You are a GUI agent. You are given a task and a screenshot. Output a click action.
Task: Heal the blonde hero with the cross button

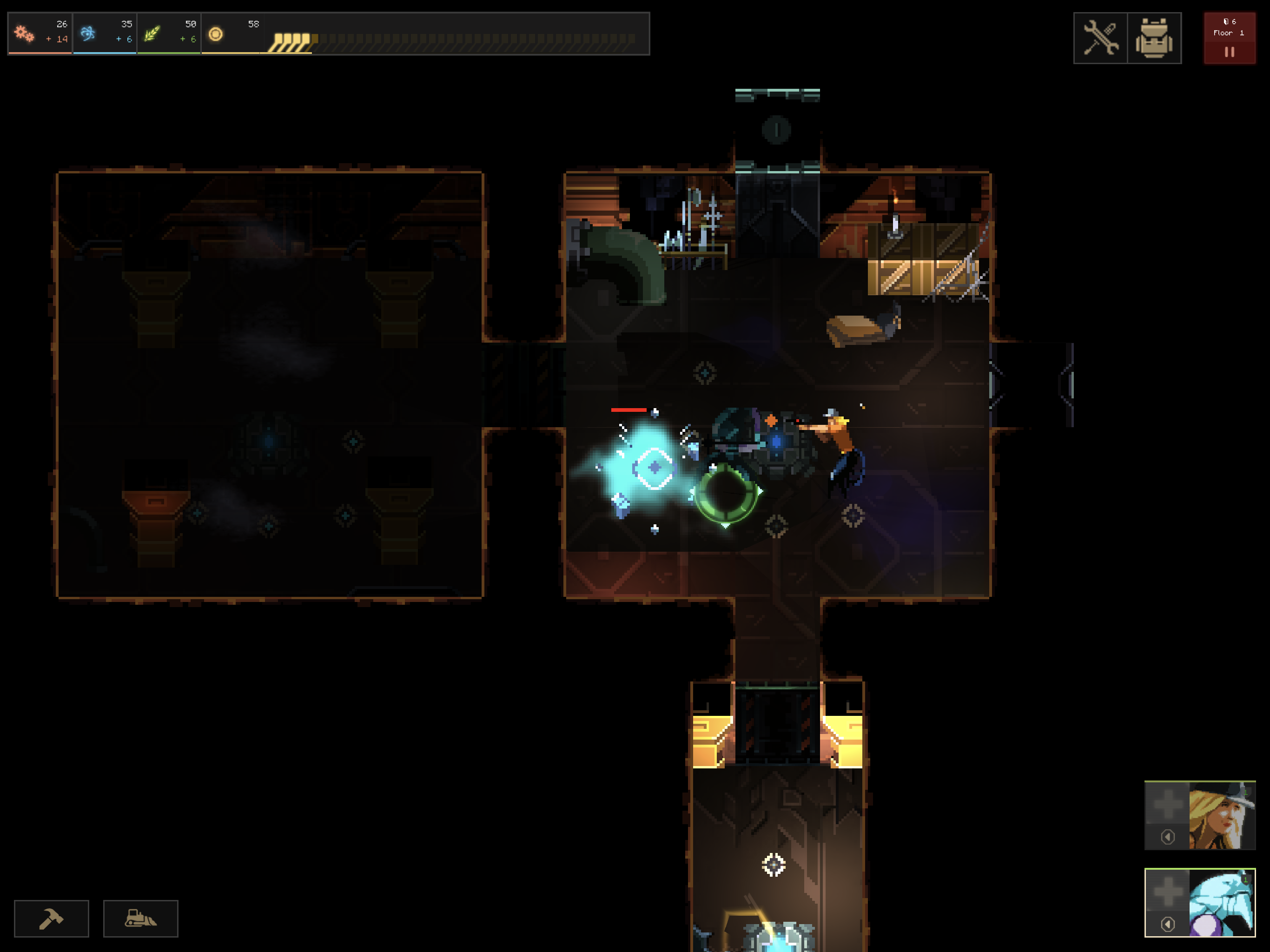click(x=1168, y=804)
